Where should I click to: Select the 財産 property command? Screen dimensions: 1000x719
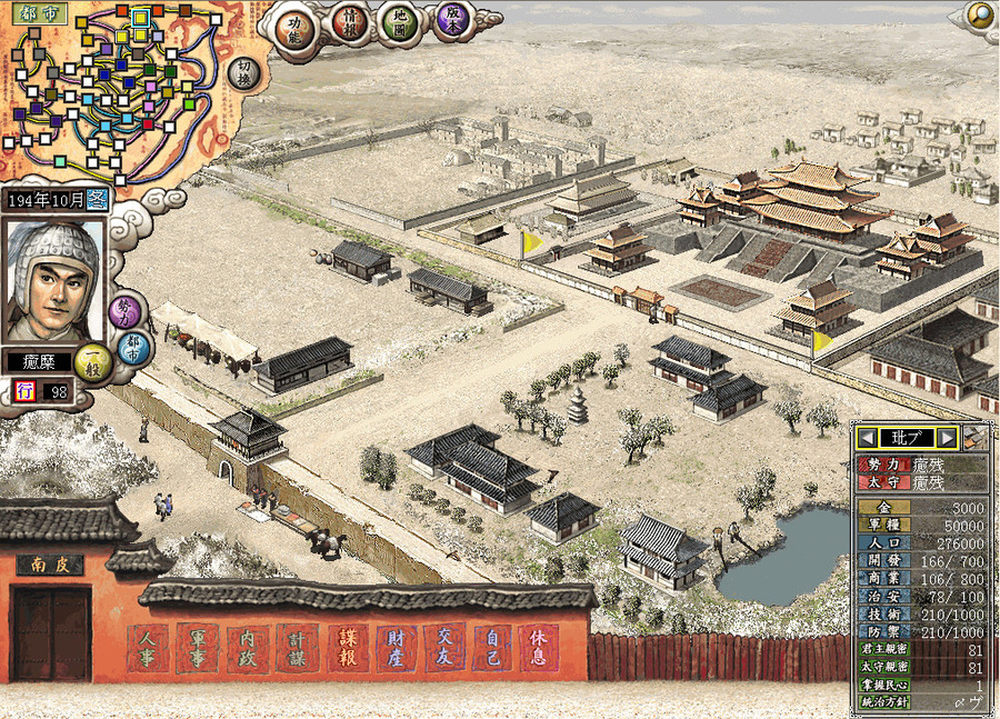coord(395,649)
